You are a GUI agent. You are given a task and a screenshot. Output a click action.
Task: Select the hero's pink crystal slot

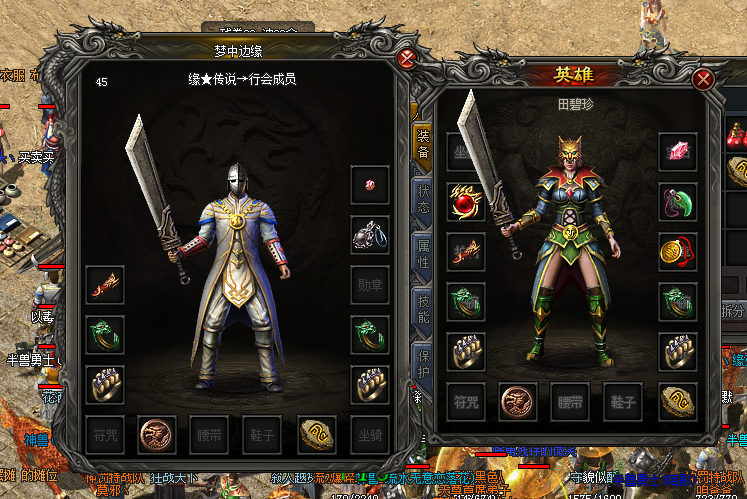677,151
